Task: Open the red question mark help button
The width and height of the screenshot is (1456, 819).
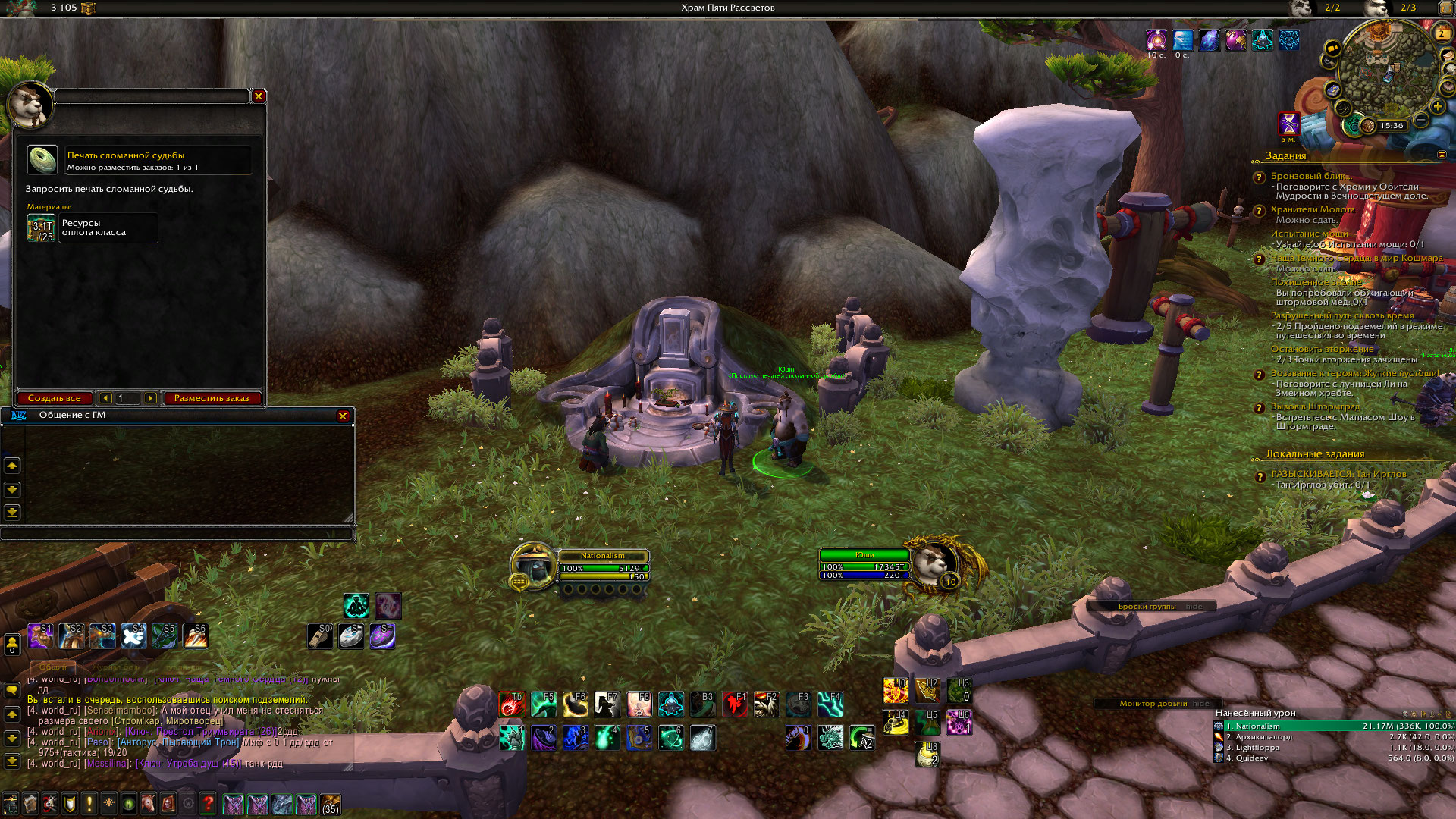Action: click(209, 803)
